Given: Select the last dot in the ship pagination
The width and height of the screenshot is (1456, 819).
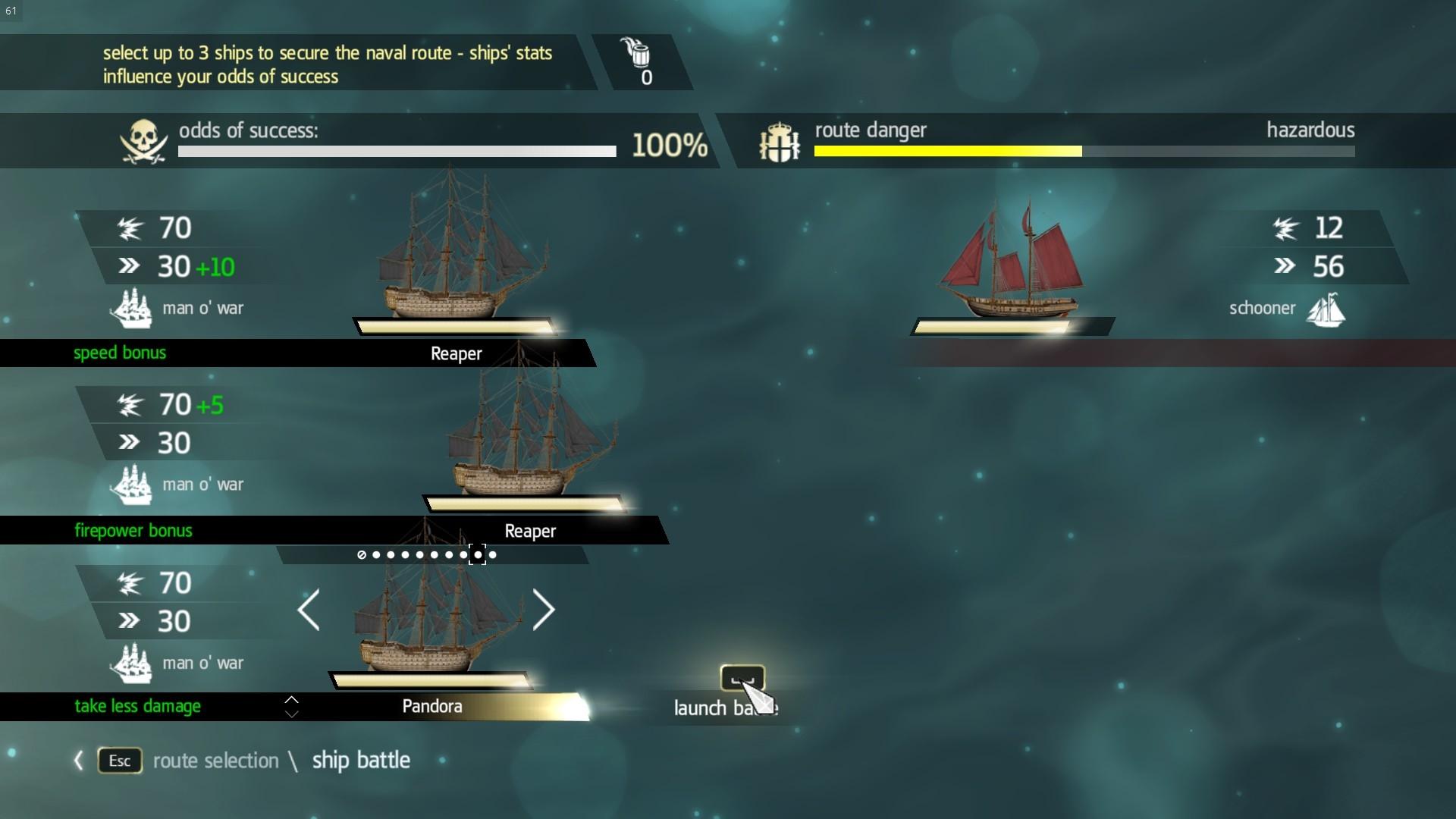Looking at the screenshot, I should point(493,554).
